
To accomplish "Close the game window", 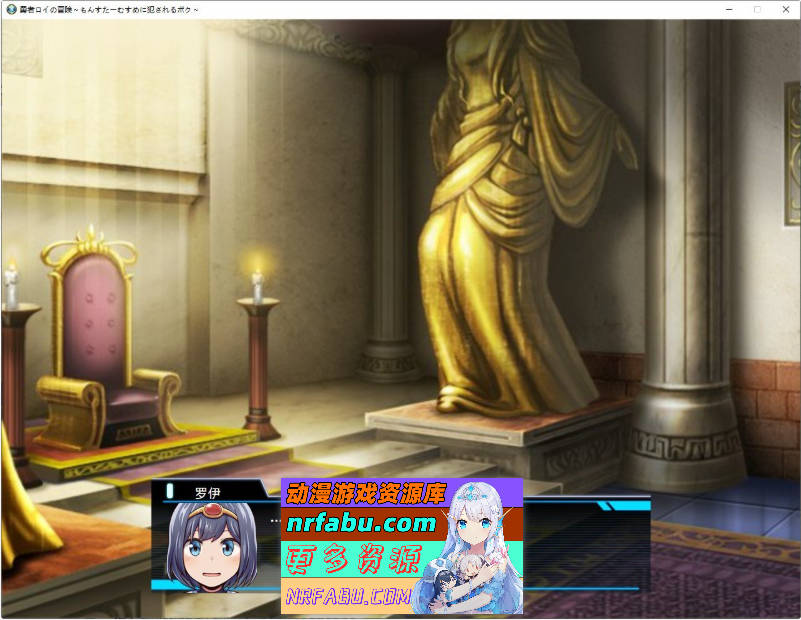I will (784, 9).
